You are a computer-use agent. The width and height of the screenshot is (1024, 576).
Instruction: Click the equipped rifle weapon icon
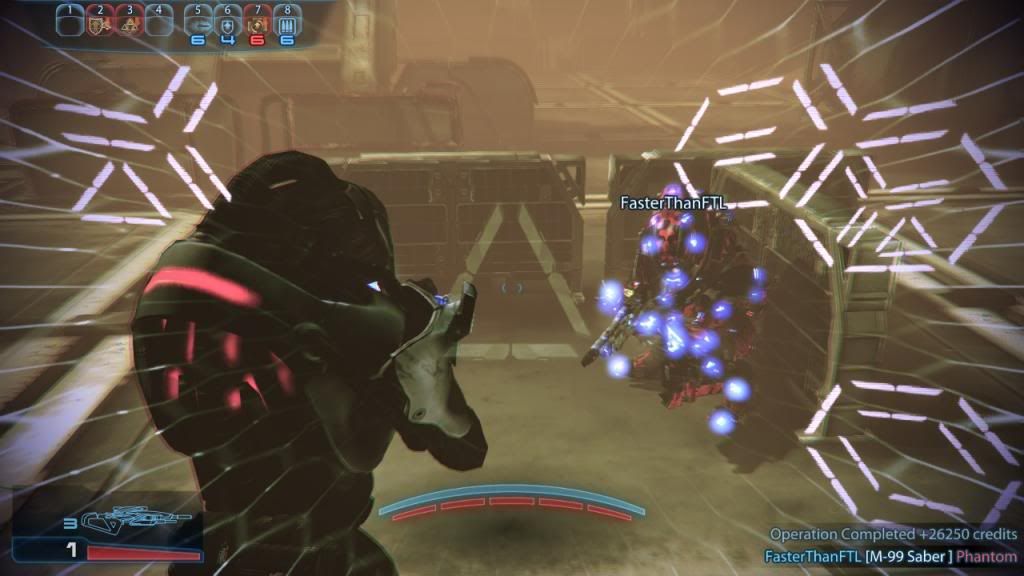coord(123,518)
